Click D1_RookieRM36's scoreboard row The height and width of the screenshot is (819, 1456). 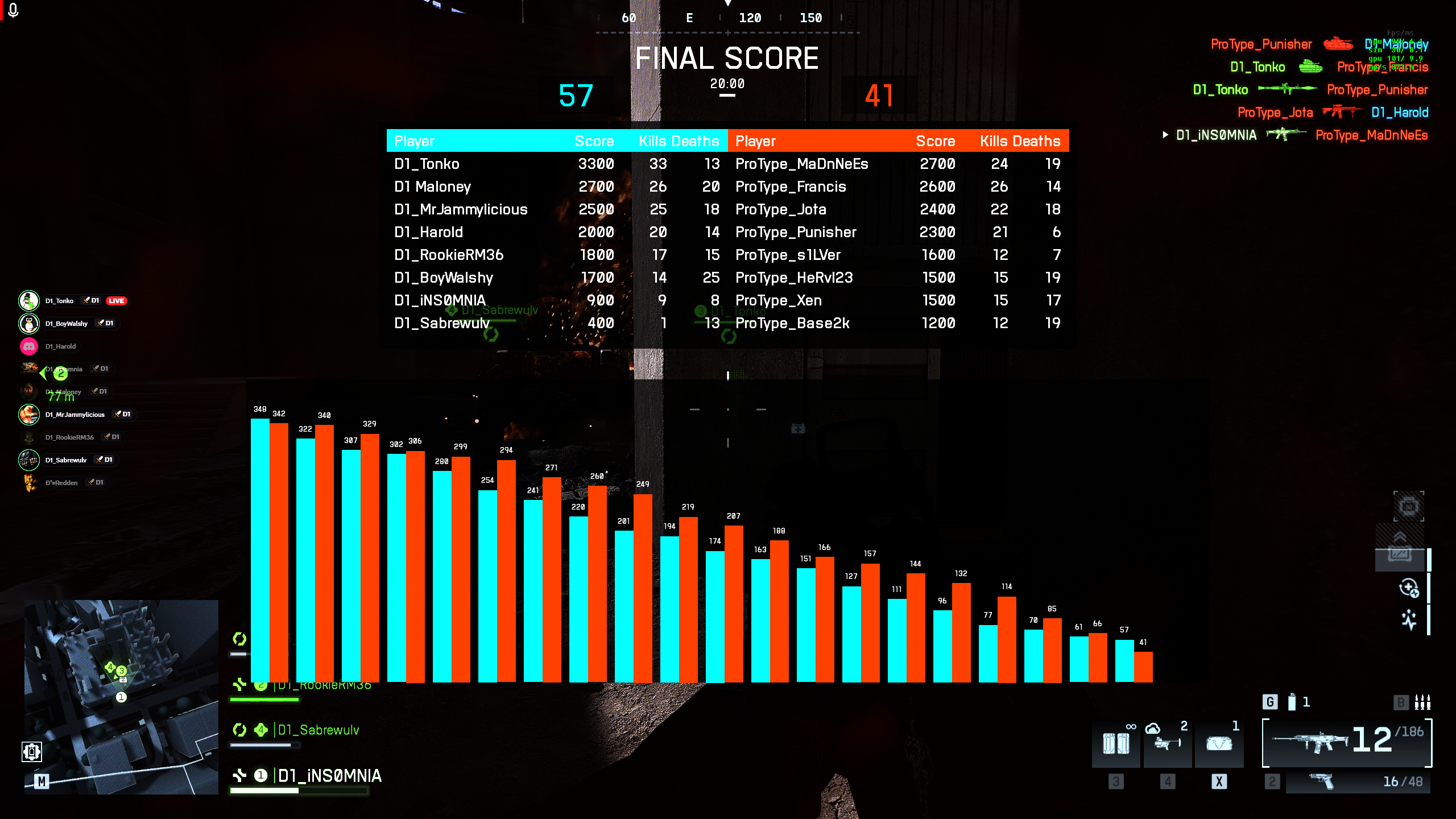pos(449,255)
